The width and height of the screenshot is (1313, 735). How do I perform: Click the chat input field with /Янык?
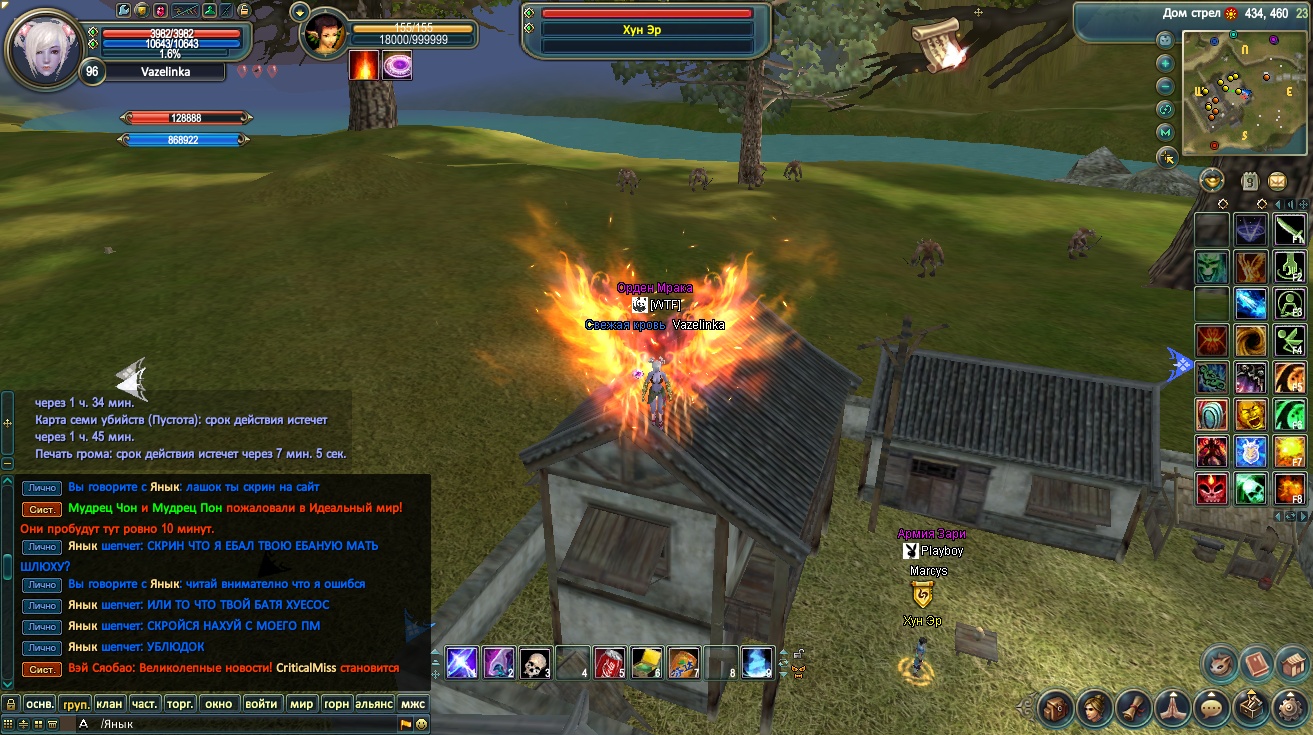pyautogui.click(x=240, y=723)
